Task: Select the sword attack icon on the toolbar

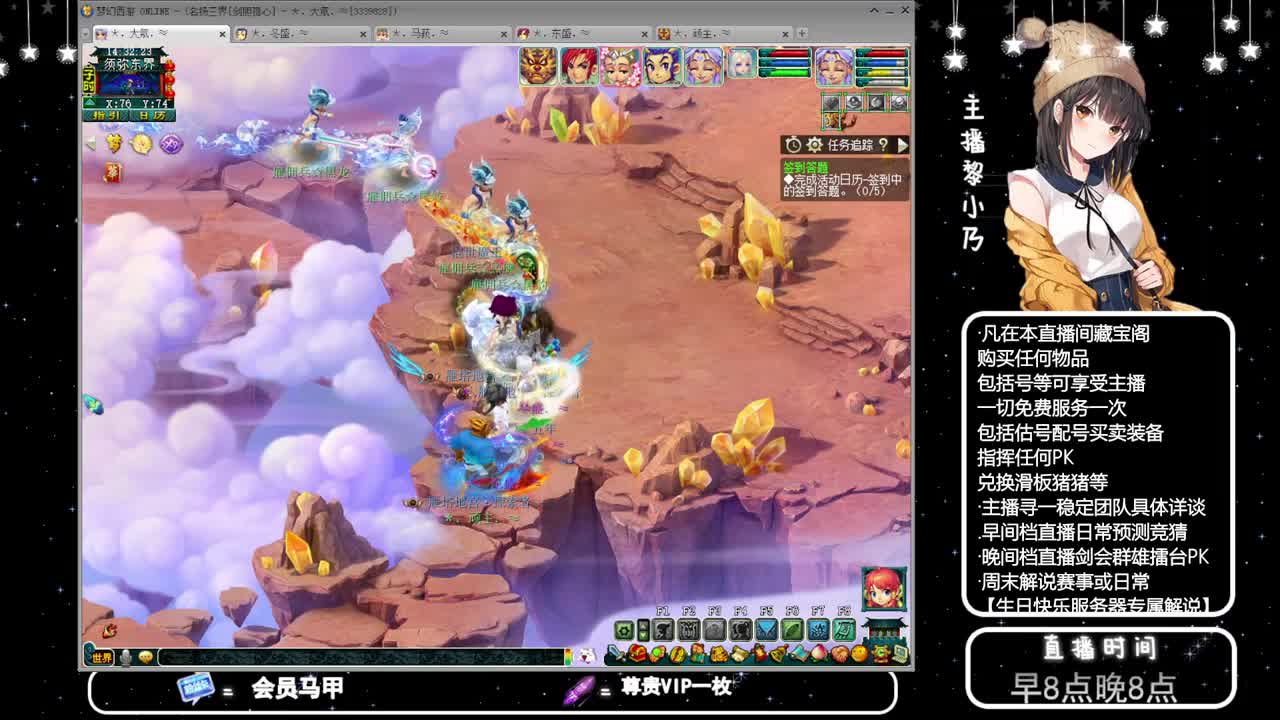Action: (616, 654)
